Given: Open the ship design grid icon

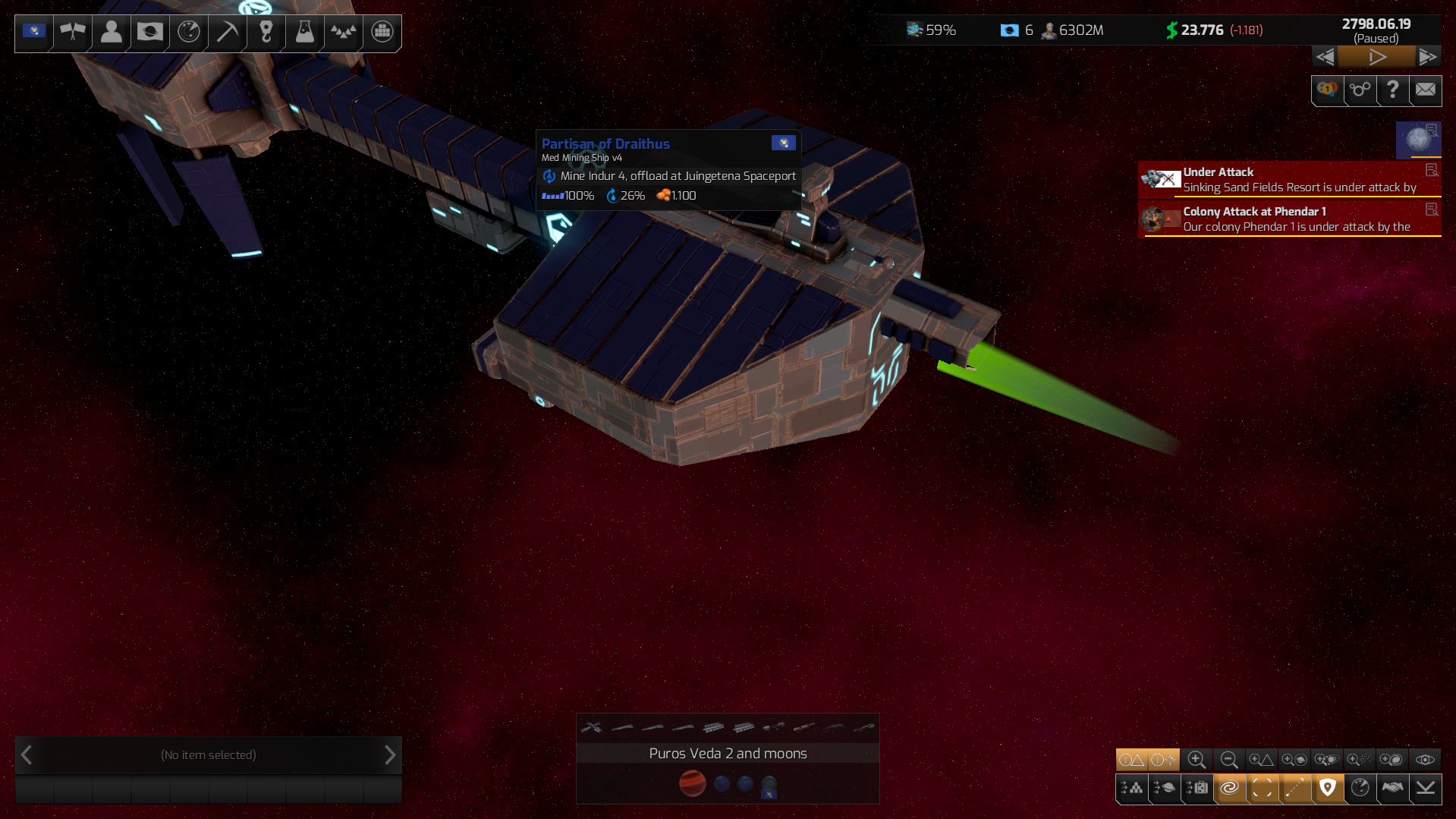Looking at the screenshot, I should (381, 33).
